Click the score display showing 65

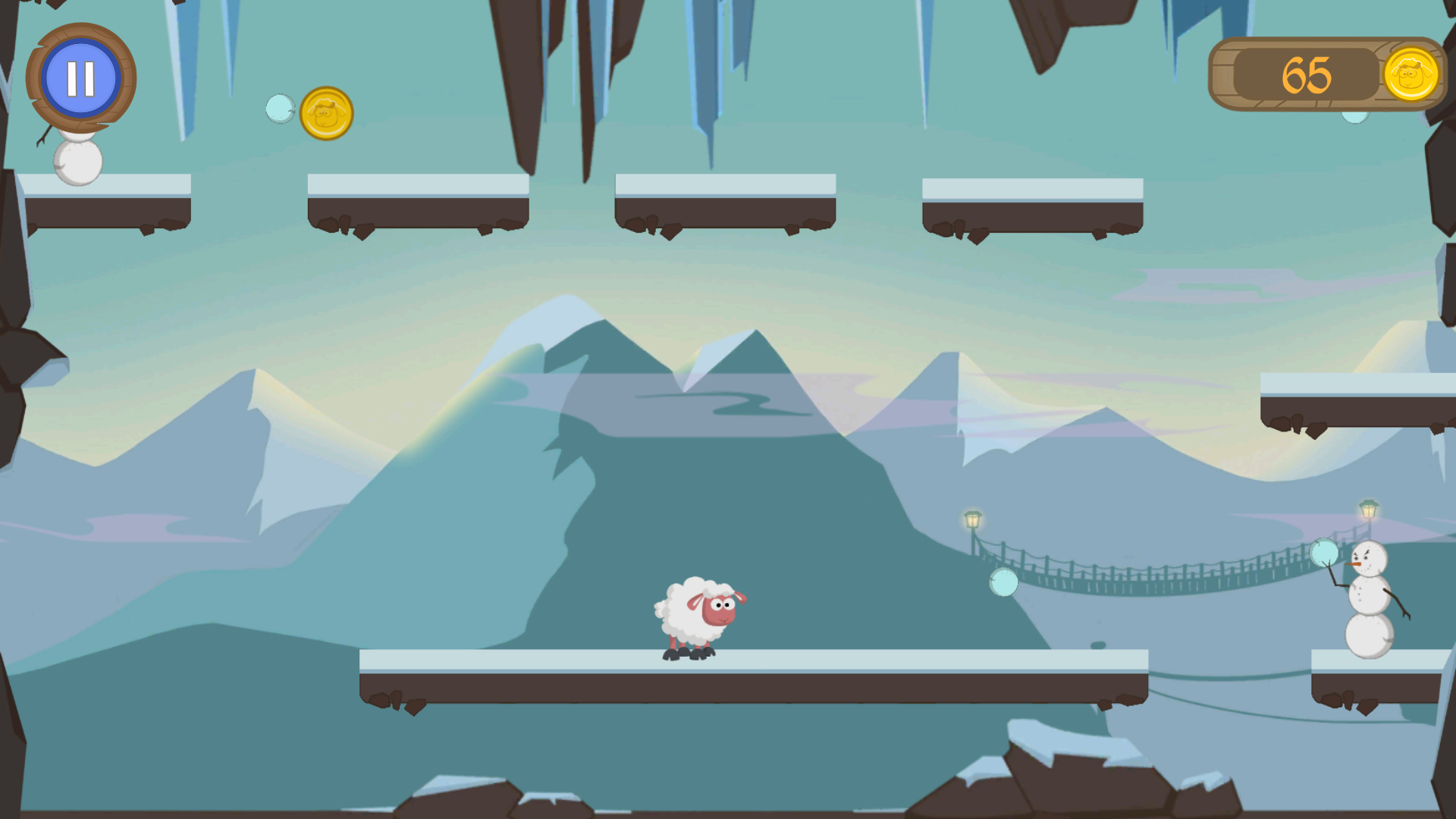tap(1307, 74)
